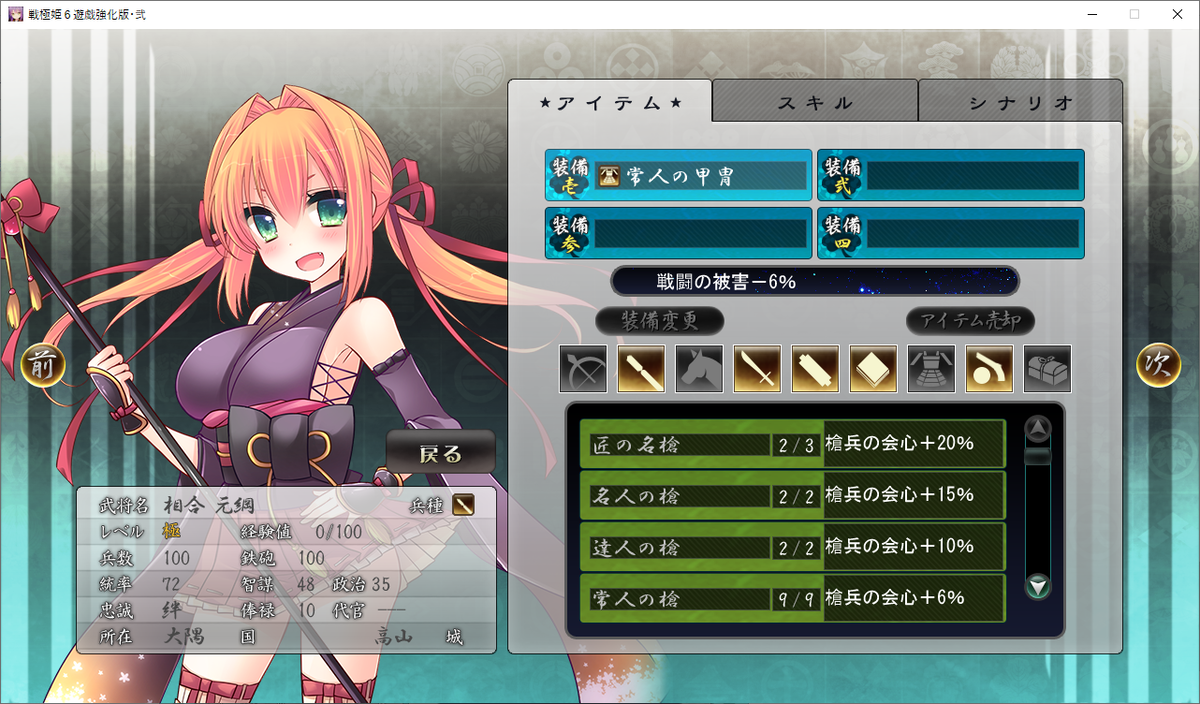Choose the treasure chest category icon
Screen dimensions: 1200x704
click(1047, 369)
